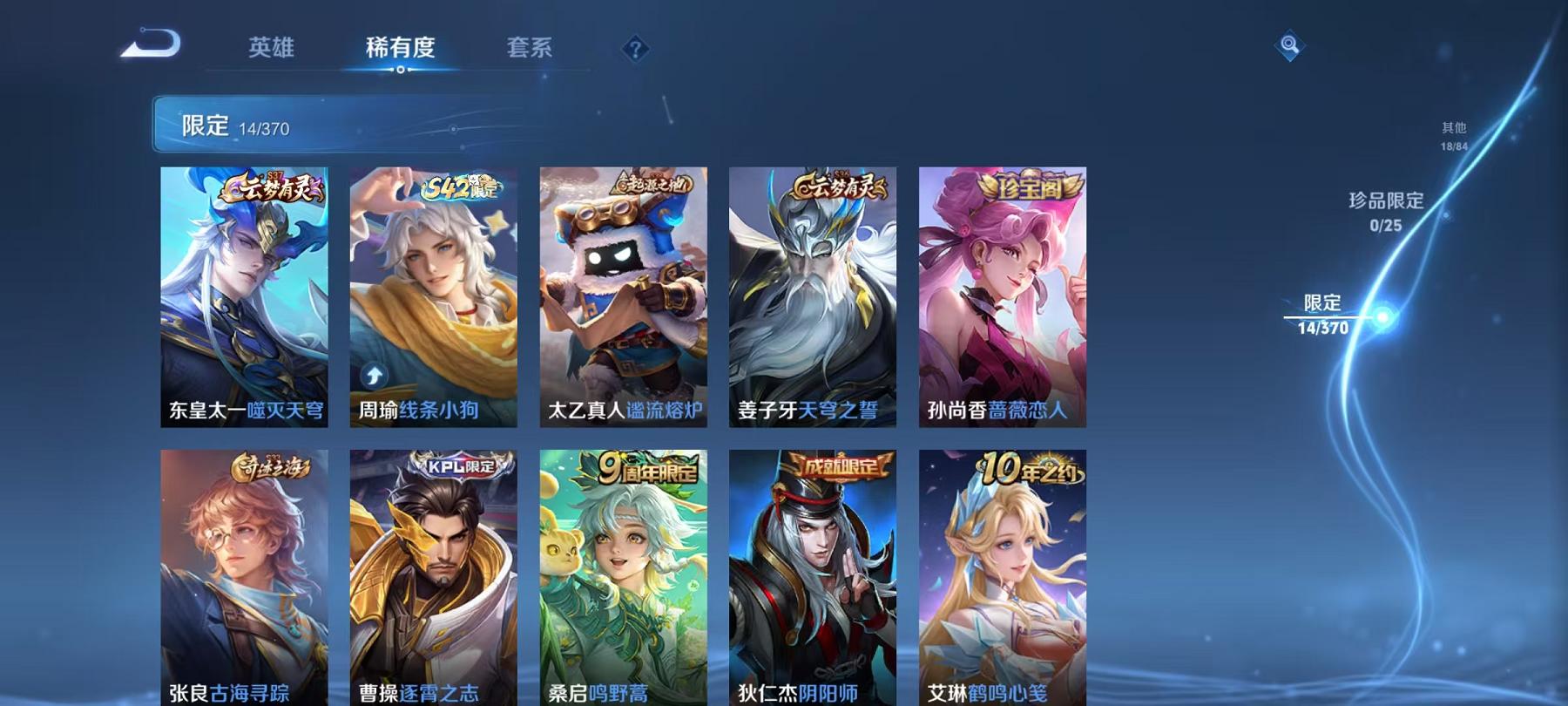
Task: Open the help question mark icon
Action: point(635,50)
